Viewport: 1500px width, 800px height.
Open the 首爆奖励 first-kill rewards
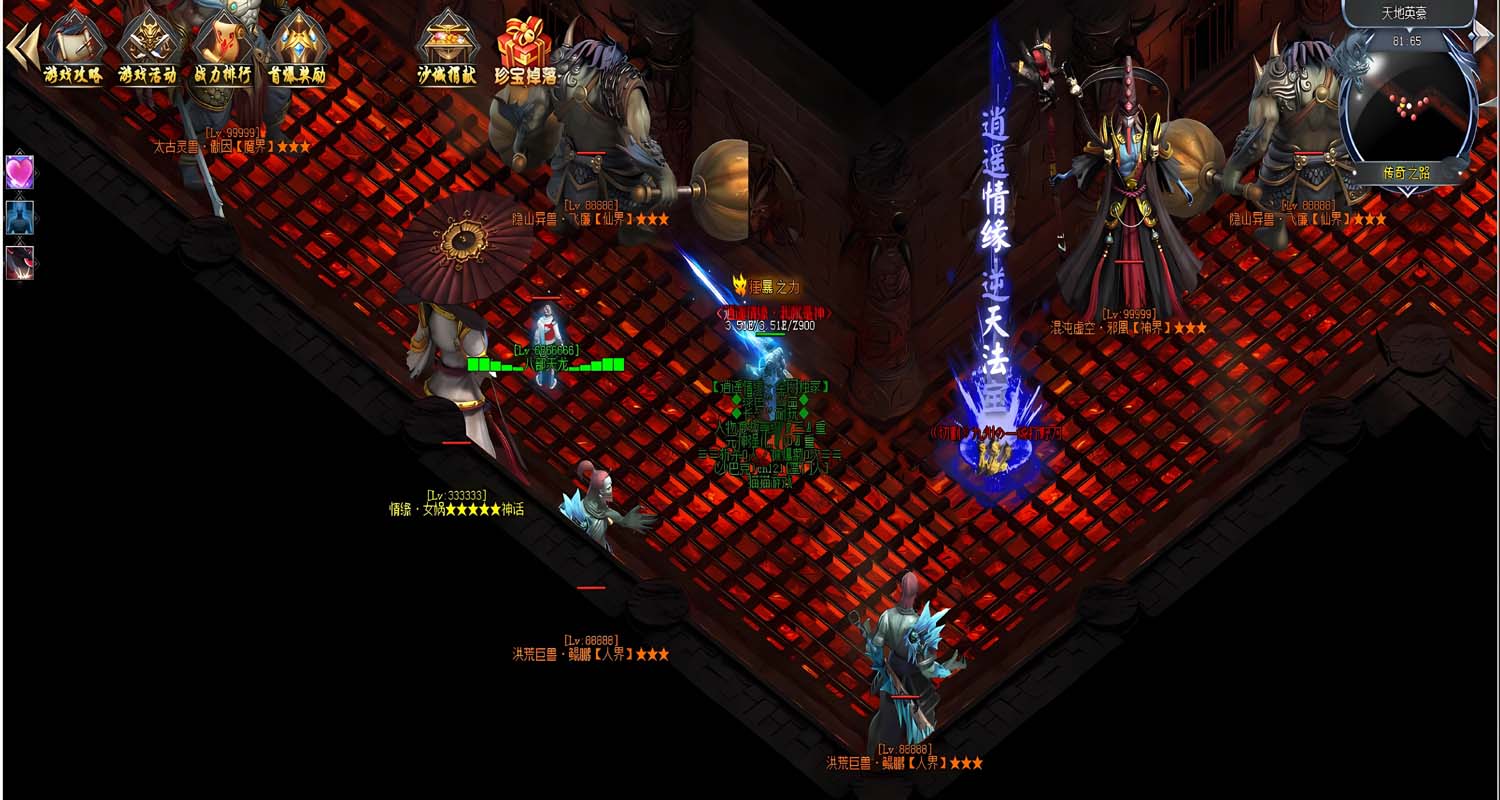[x=297, y=48]
